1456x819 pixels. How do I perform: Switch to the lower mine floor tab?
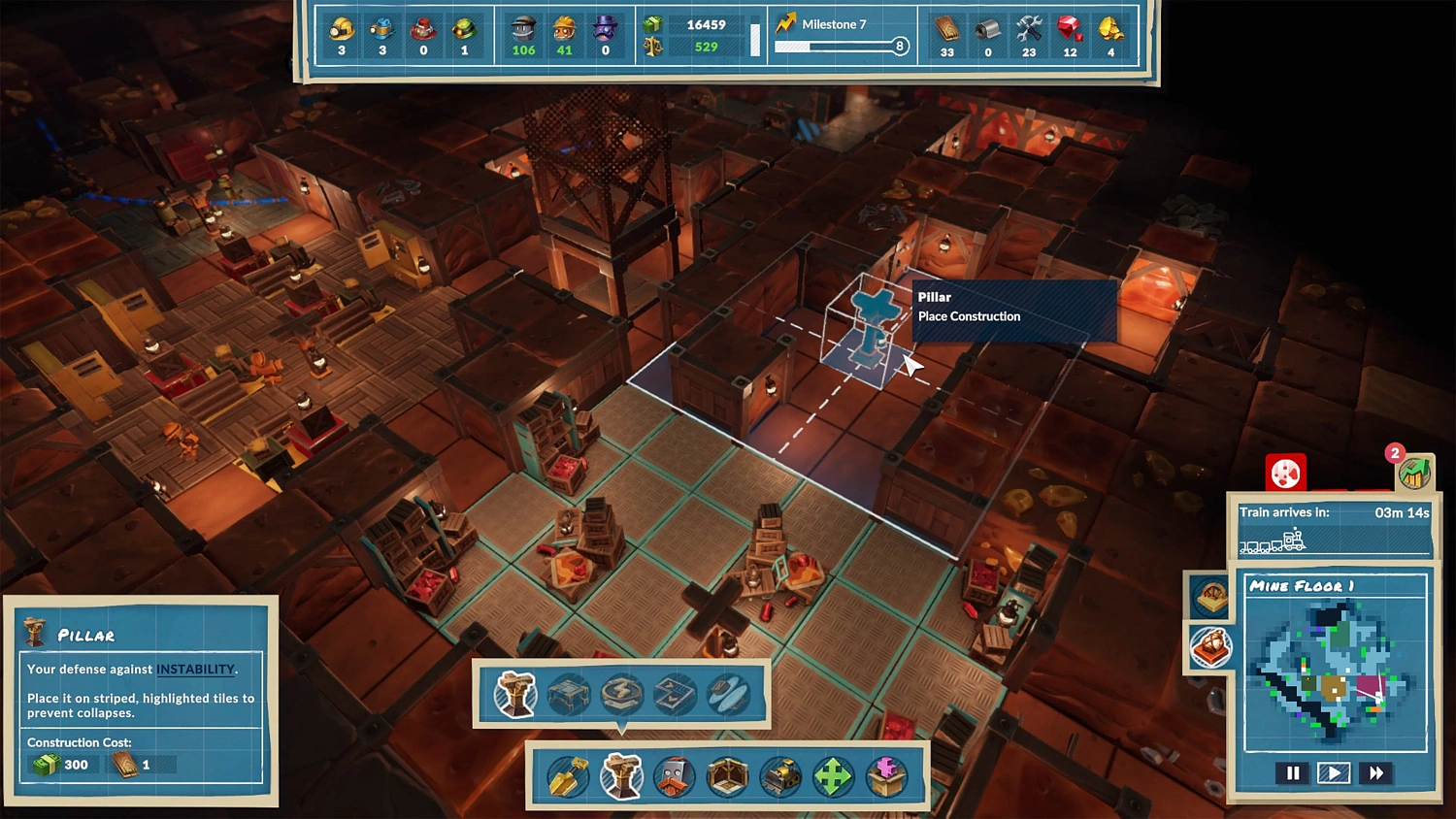(x=1210, y=648)
